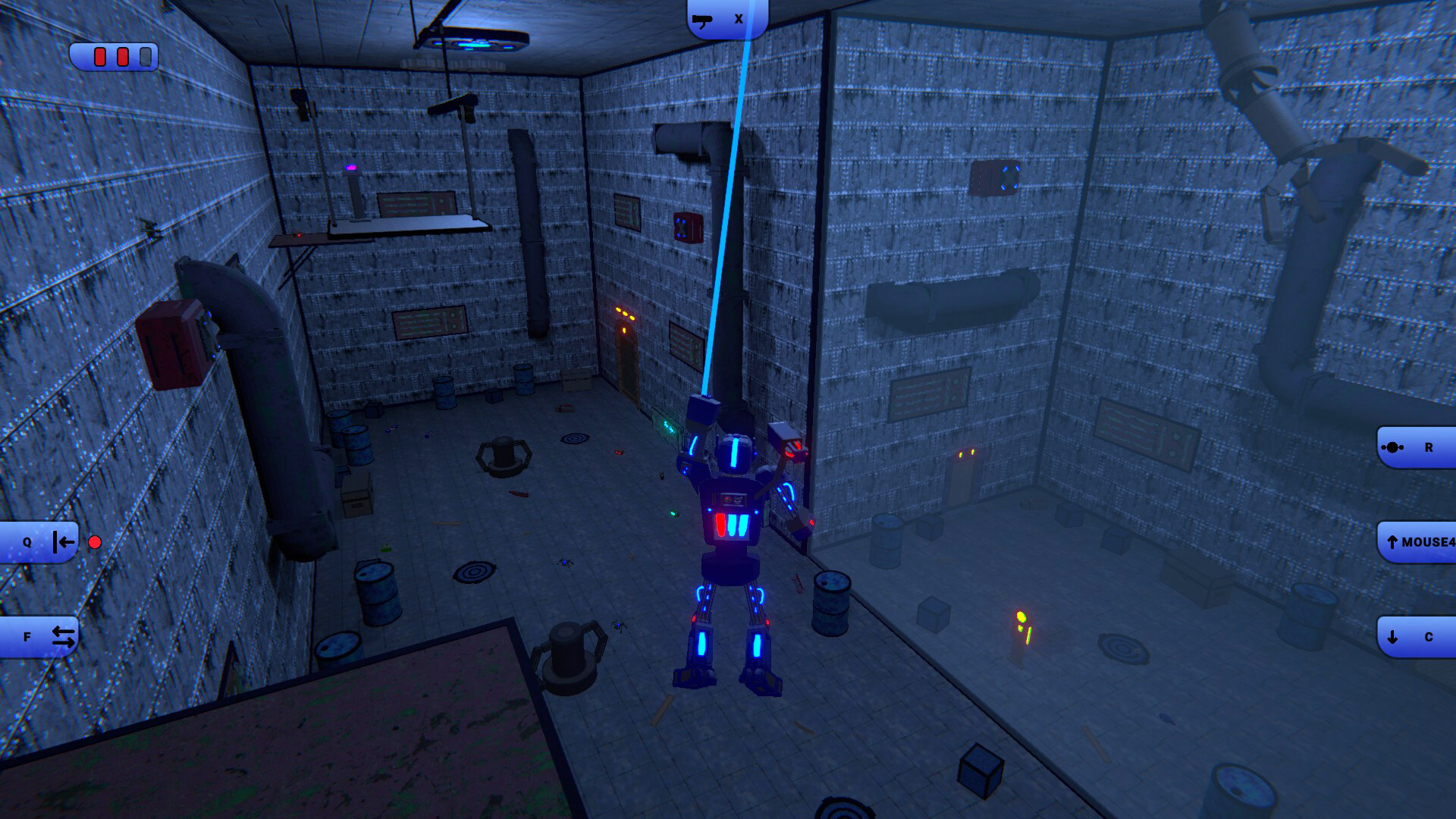The width and height of the screenshot is (1456, 819).
Task: Click the red dot beside the Q prompt
Action: pyautogui.click(x=95, y=541)
